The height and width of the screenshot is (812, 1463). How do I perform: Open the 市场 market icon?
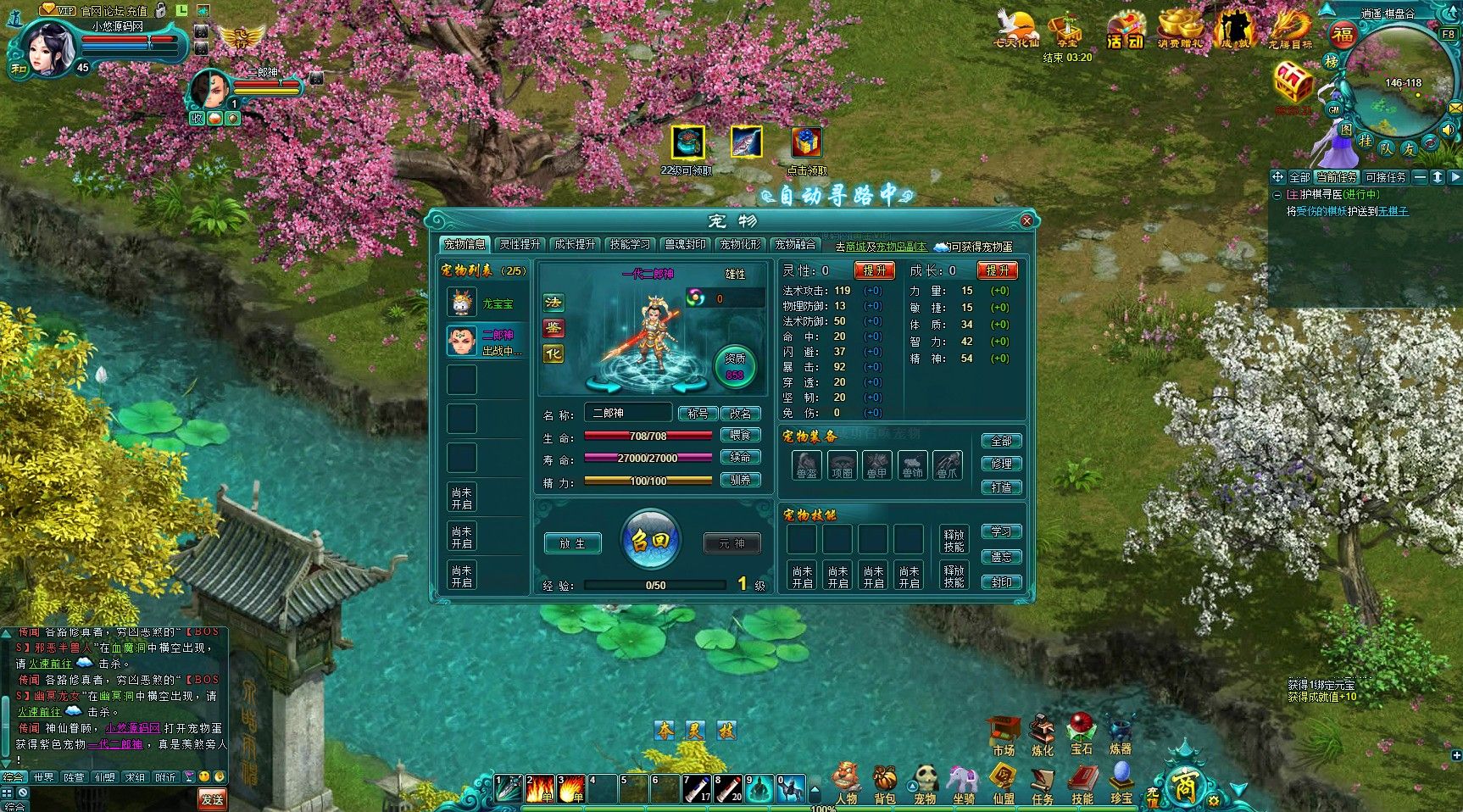coord(1004,729)
